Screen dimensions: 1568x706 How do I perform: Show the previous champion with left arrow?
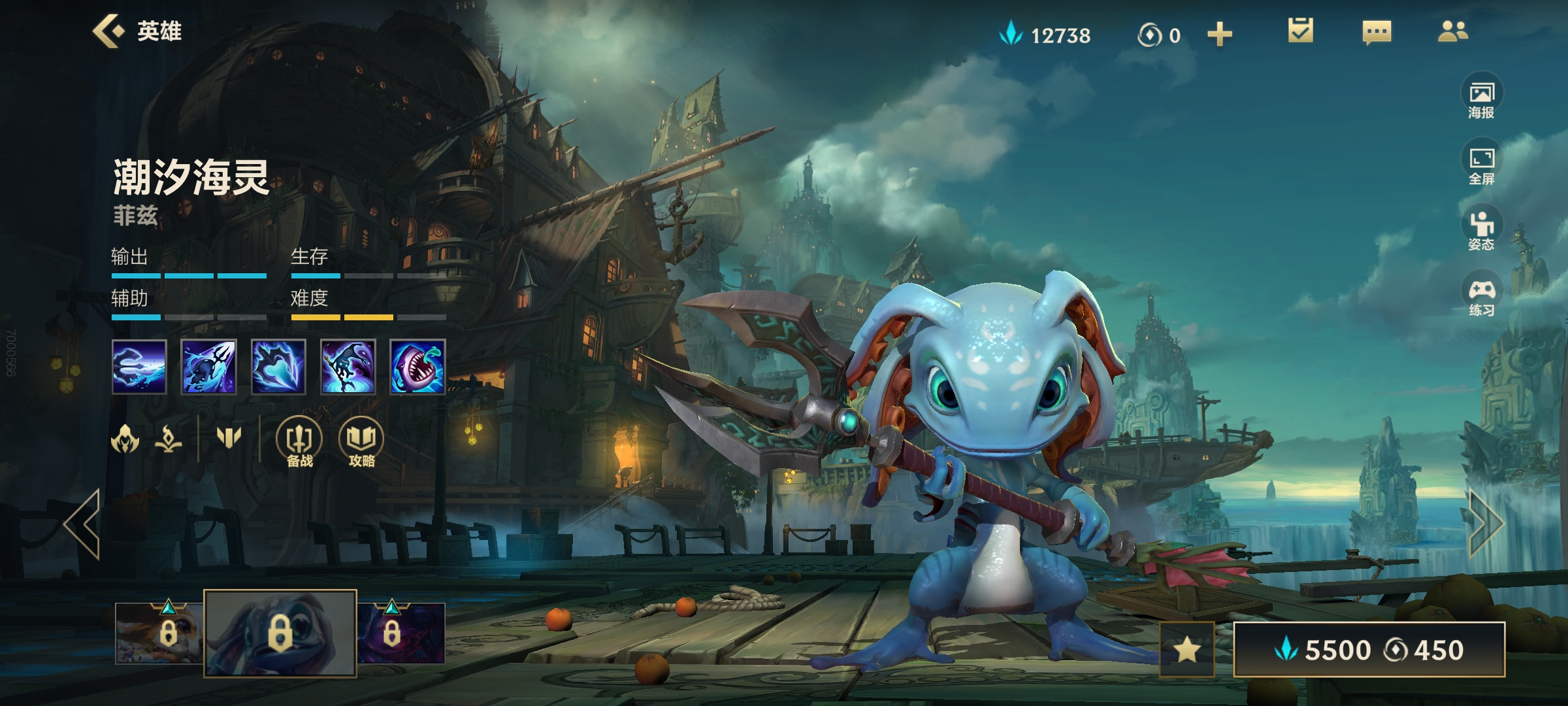[83, 524]
